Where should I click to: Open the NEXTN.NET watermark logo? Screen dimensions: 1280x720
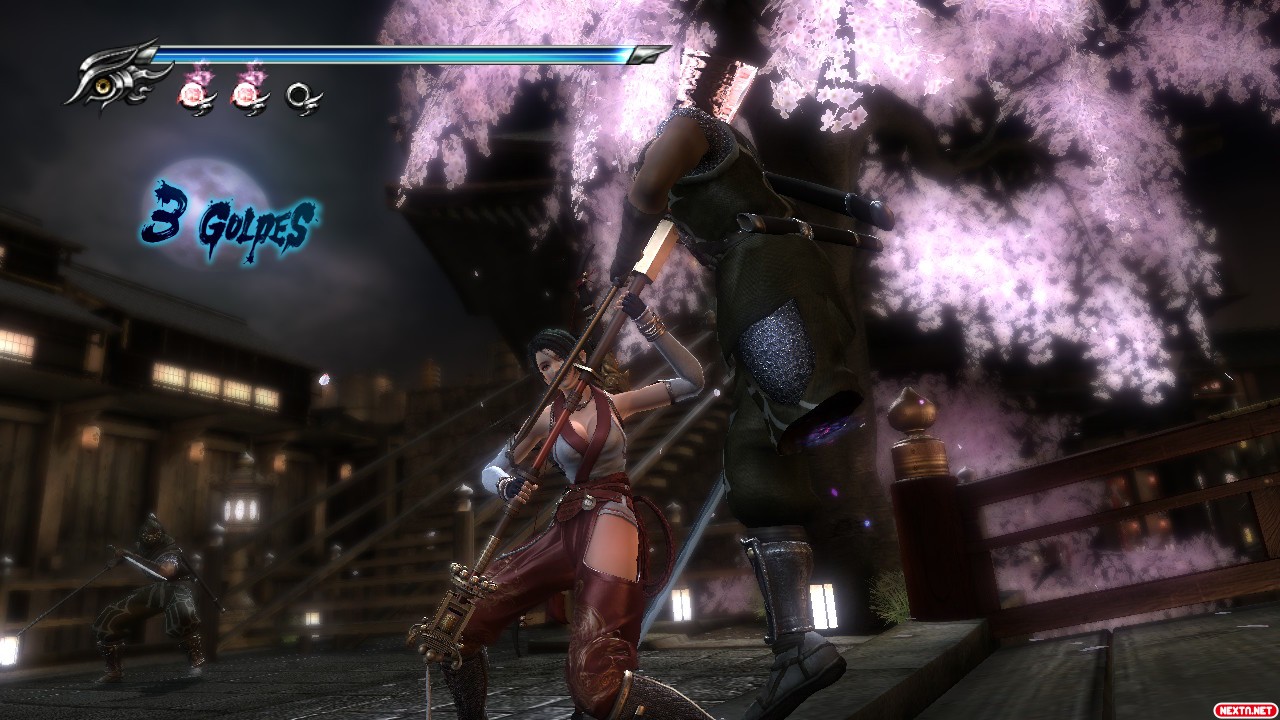click(x=1243, y=709)
